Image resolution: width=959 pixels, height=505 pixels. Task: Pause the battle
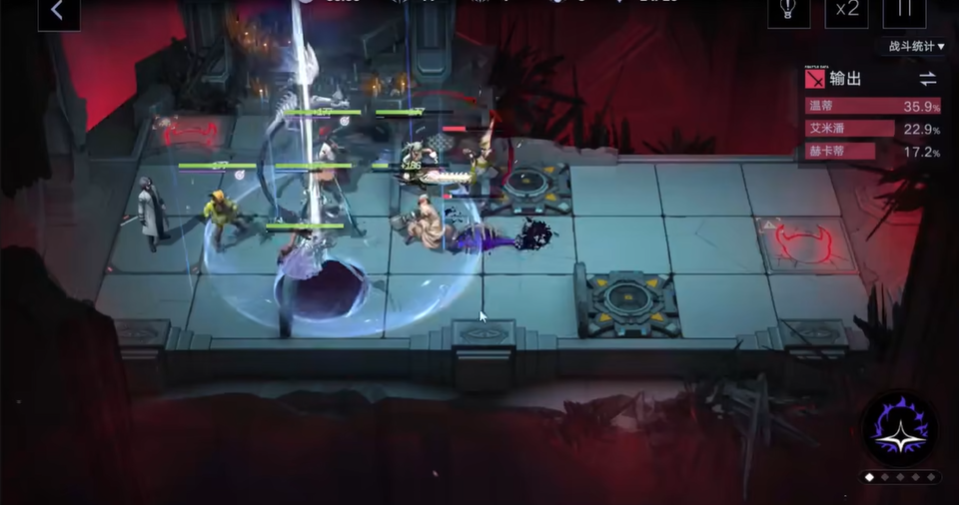904,10
